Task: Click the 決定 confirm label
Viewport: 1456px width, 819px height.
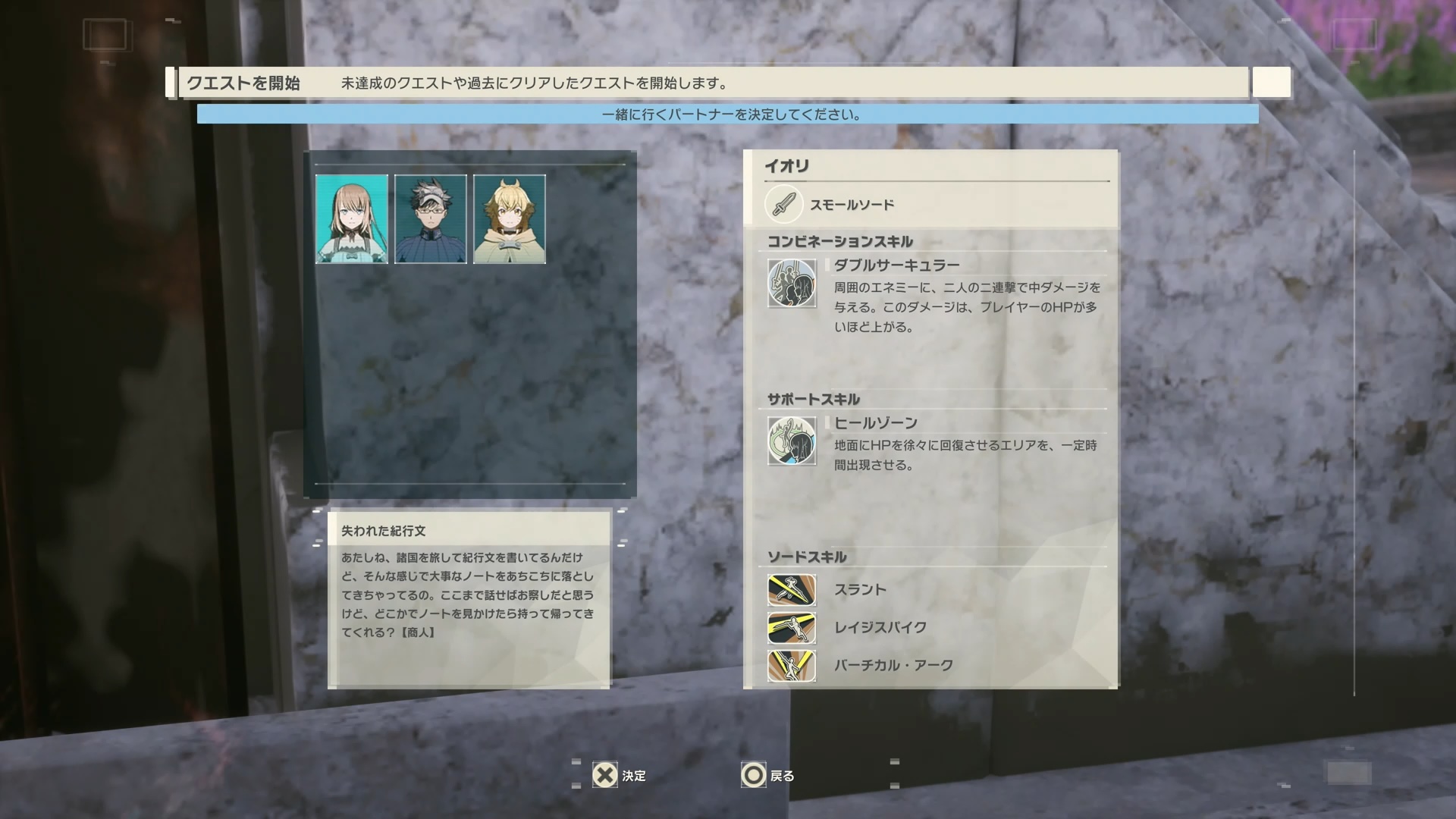Action: point(635,776)
